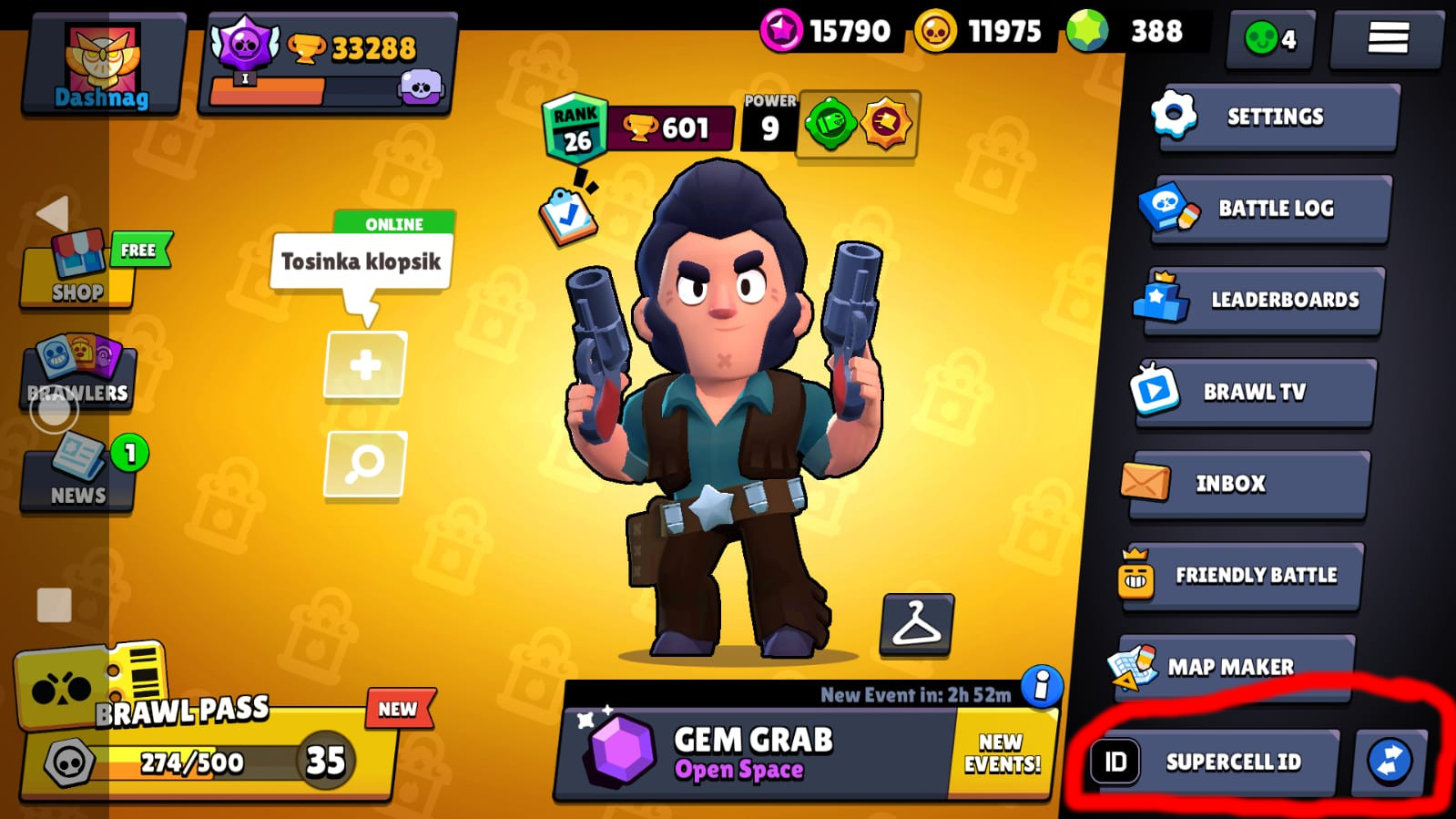Viewport: 1456px width, 819px height.
Task: Close the side menu via hamburger icon
Action: pyautogui.click(x=1387, y=38)
